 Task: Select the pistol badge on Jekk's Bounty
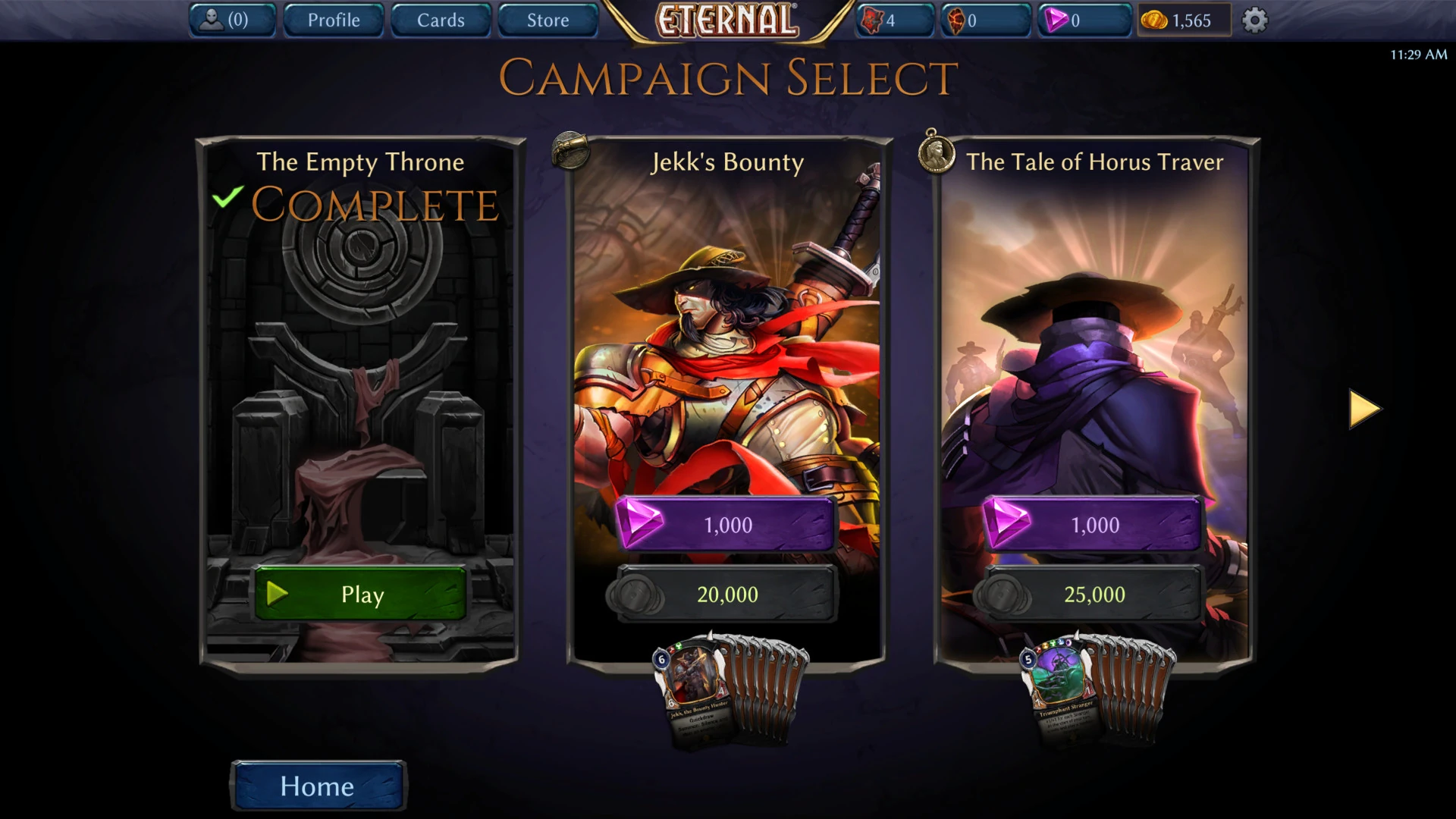point(570,150)
